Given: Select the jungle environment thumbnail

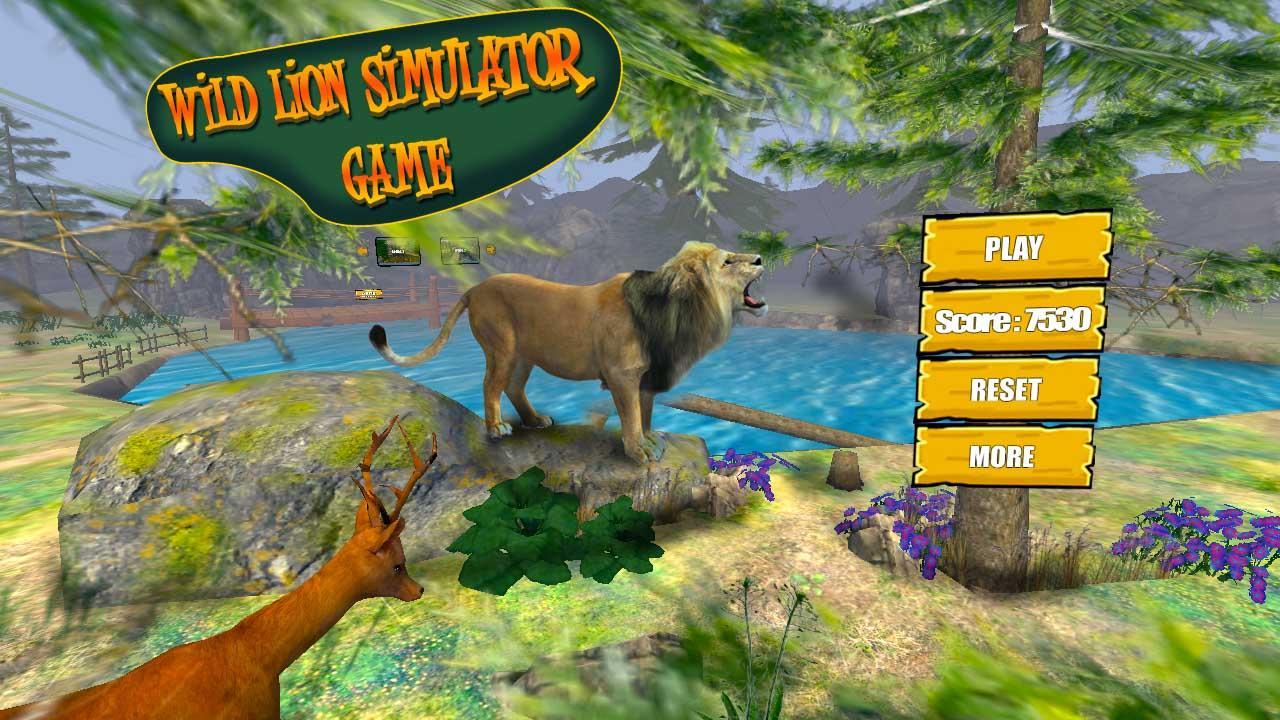Looking at the screenshot, I should pyautogui.click(x=398, y=252).
